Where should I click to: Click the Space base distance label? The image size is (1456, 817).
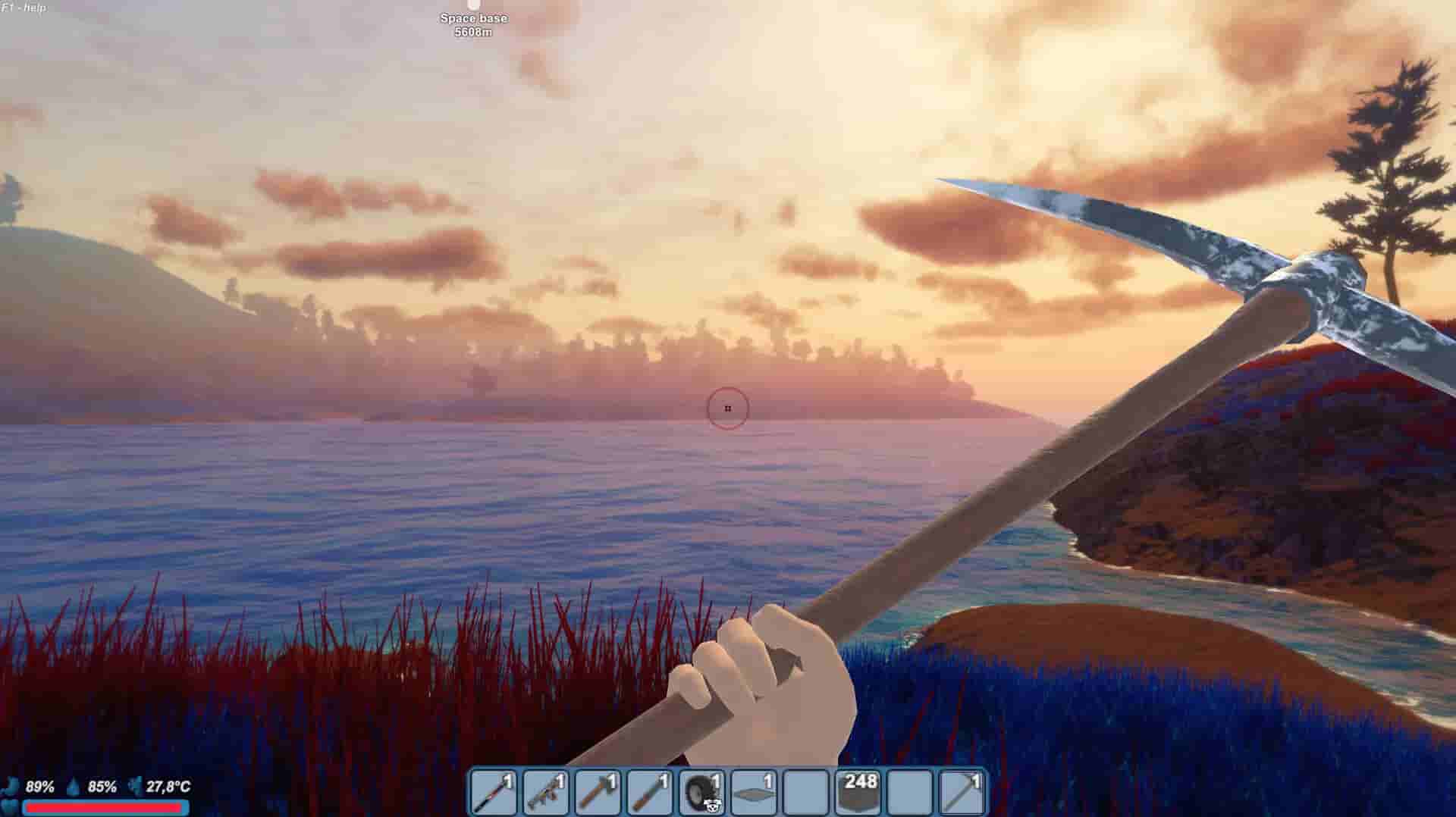pos(473,18)
